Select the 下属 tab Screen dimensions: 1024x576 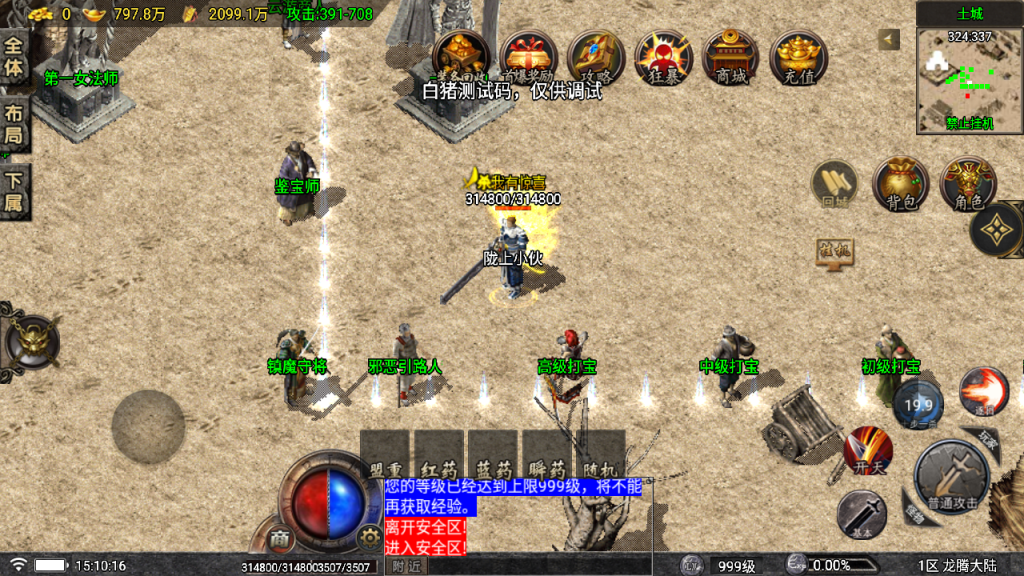(14, 193)
